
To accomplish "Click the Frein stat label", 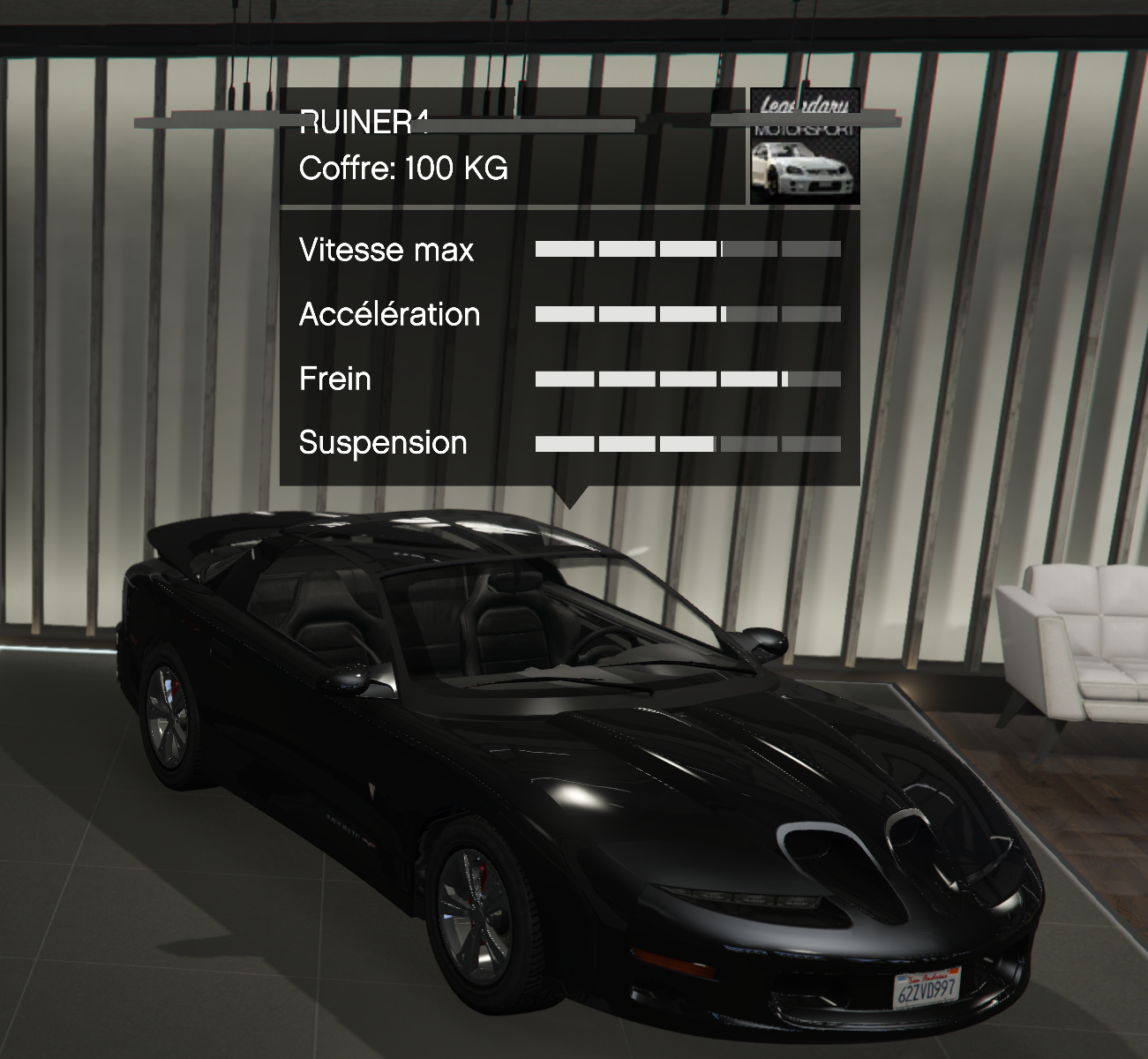I will [x=335, y=379].
